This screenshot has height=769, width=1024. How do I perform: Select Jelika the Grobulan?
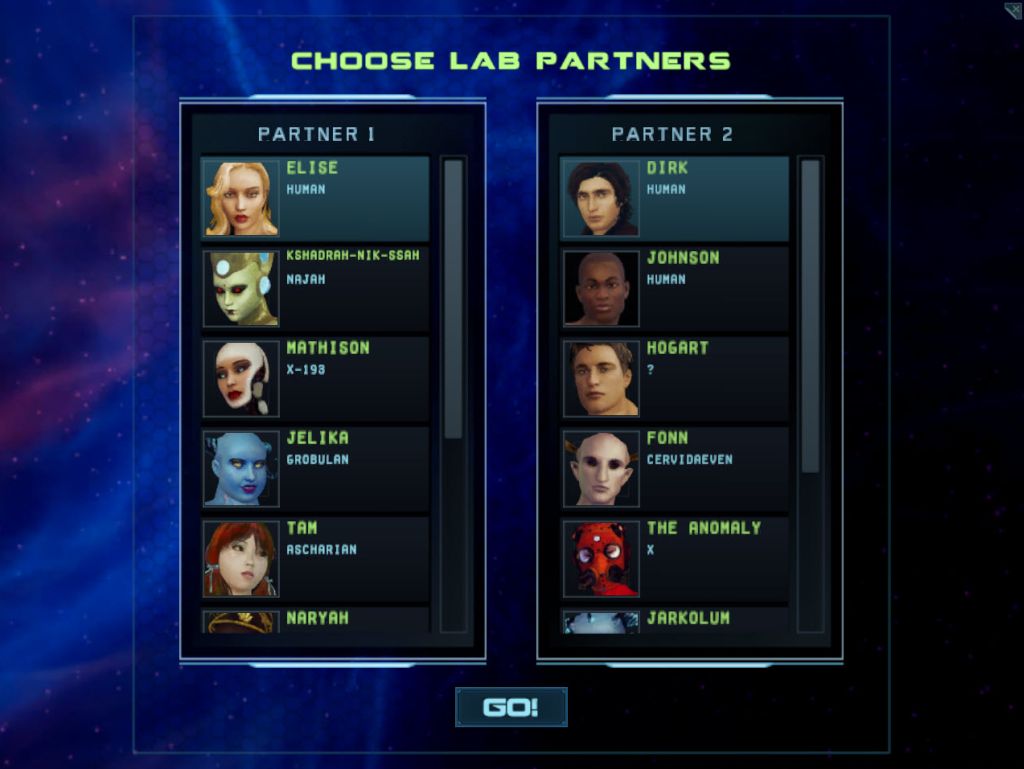315,468
